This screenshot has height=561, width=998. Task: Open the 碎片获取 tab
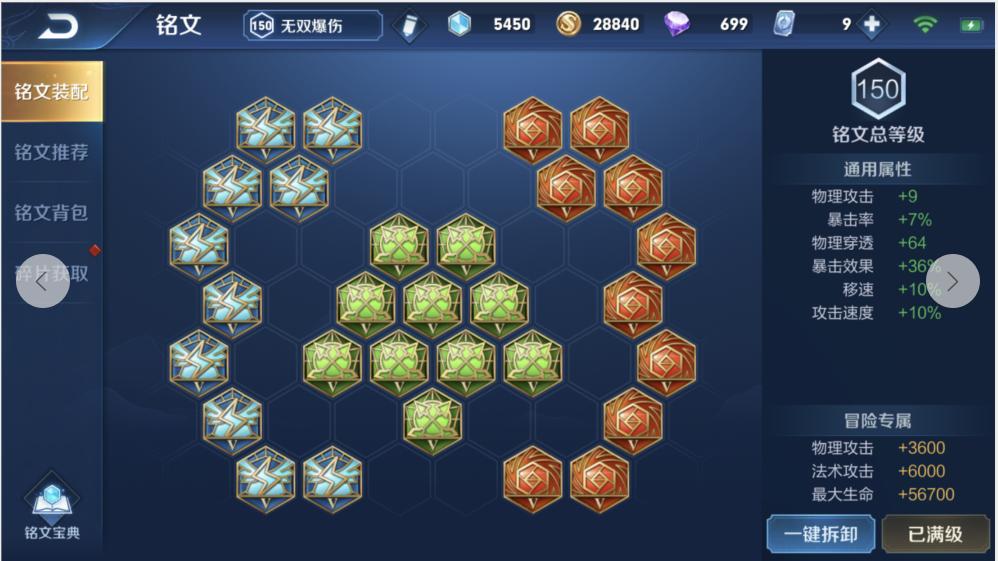[x=51, y=273]
